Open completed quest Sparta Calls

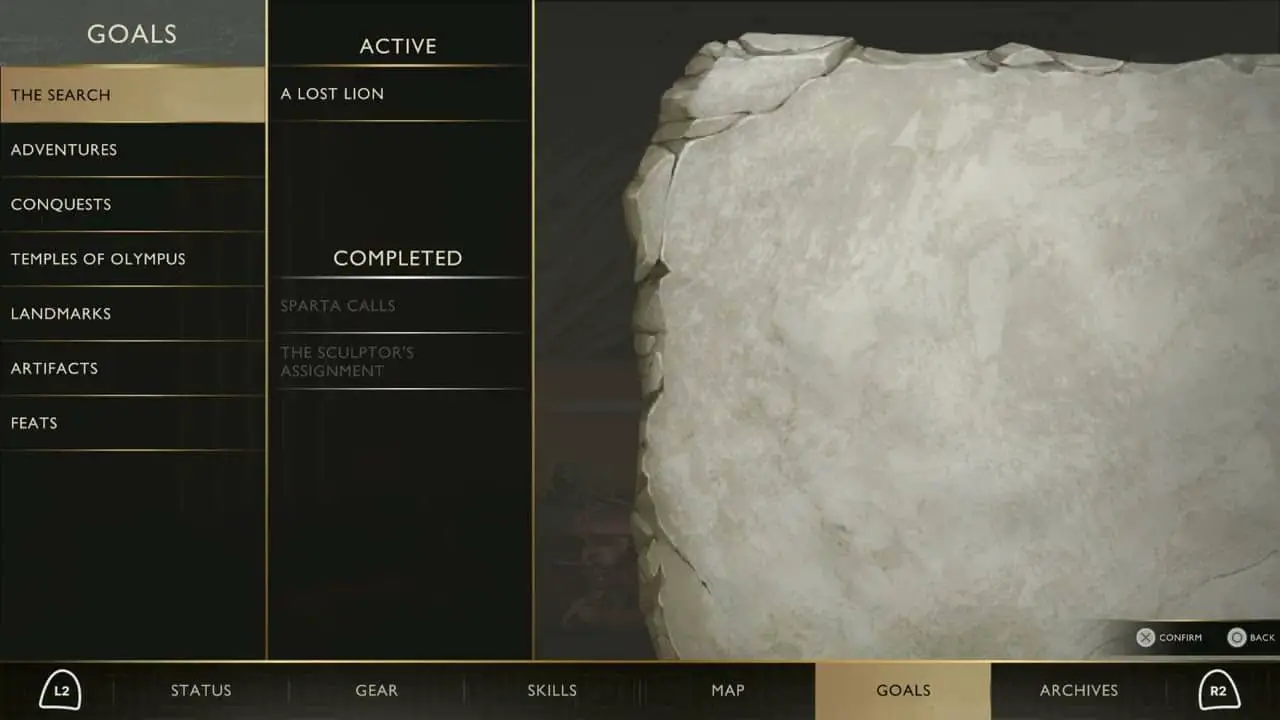pos(399,306)
